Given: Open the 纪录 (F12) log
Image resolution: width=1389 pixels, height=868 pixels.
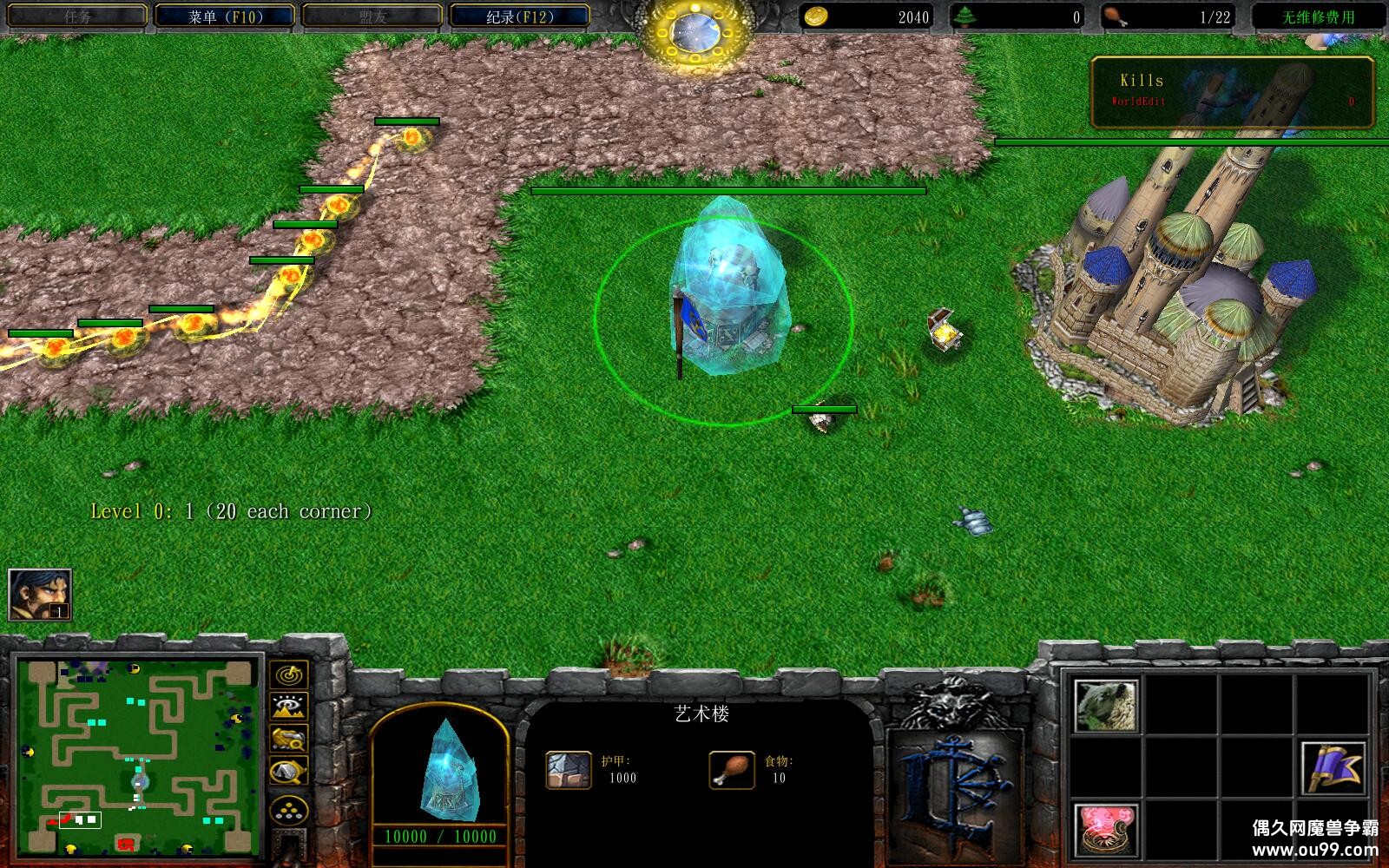Looking at the screenshot, I should [x=520, y=16].
